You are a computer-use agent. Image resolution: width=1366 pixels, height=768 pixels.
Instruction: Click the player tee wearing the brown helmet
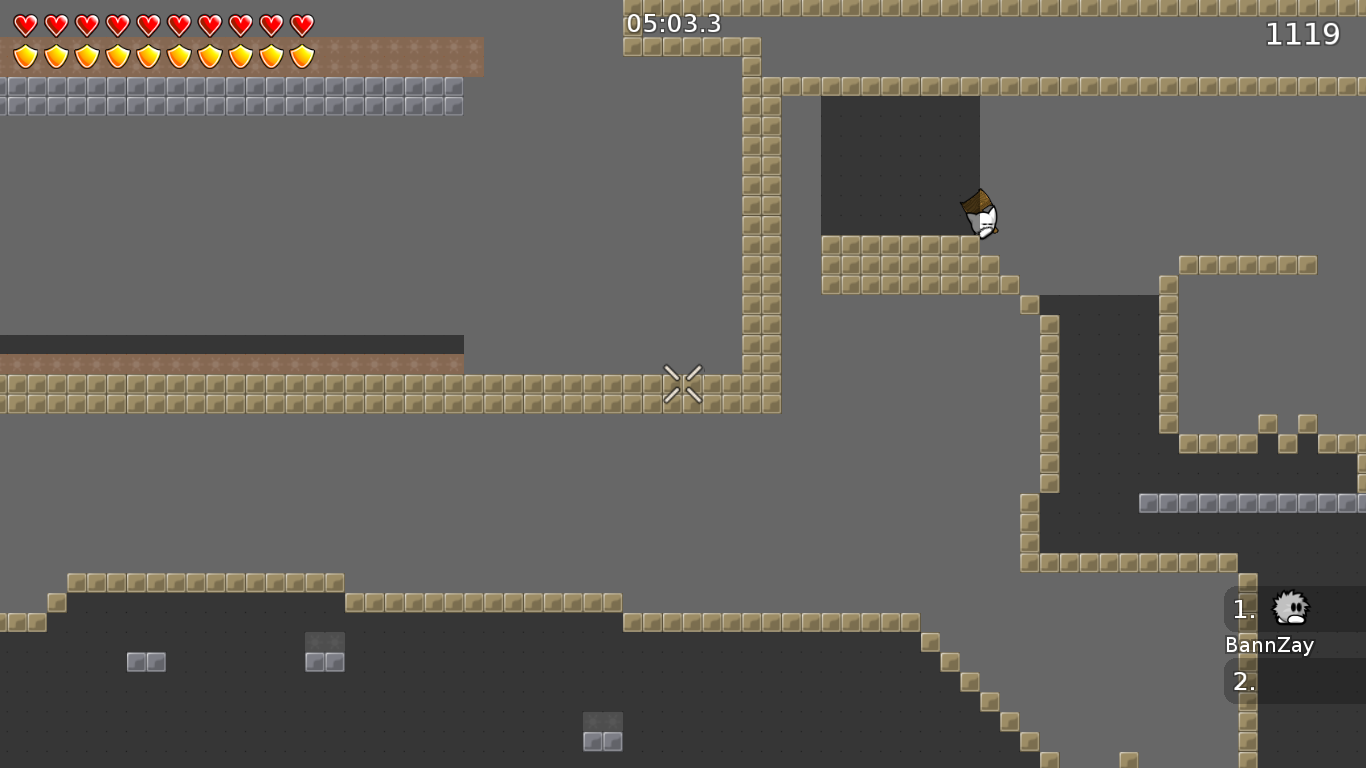[980, 212]
